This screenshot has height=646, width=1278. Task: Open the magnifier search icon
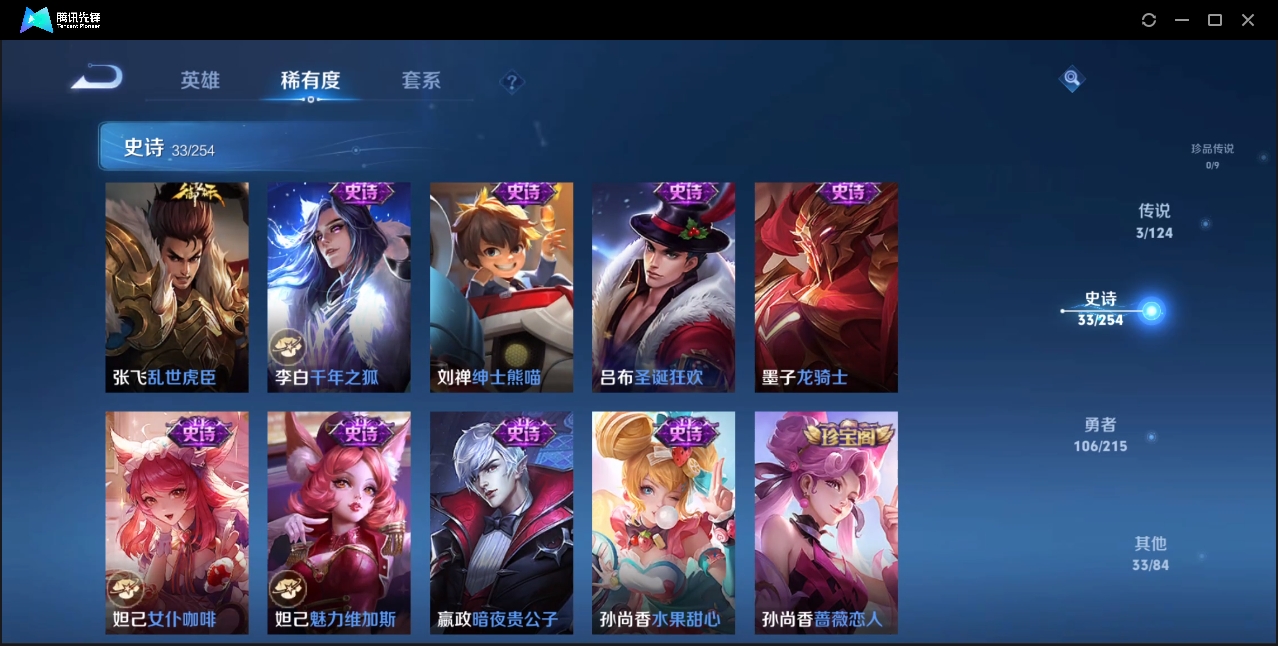coord(1071,78)
